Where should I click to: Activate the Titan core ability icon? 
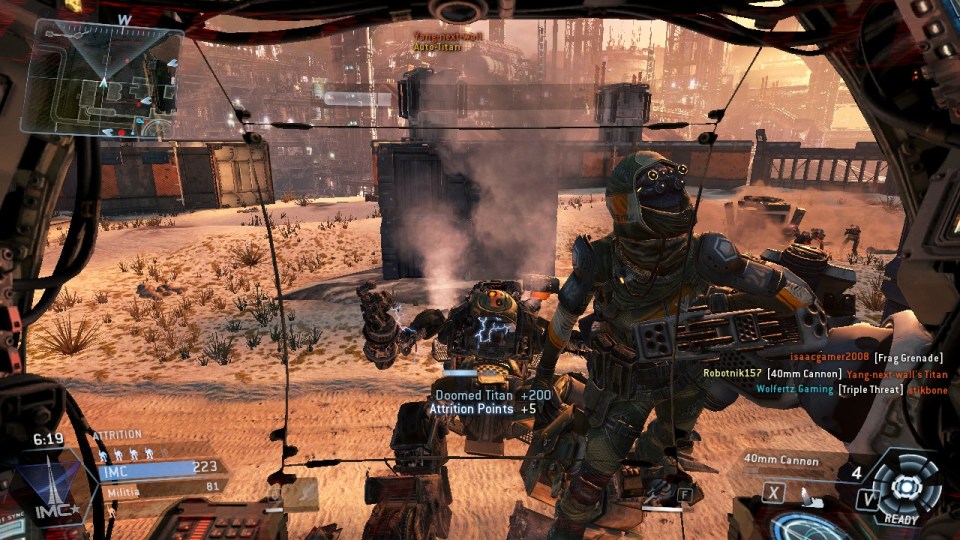coord(905,486)
